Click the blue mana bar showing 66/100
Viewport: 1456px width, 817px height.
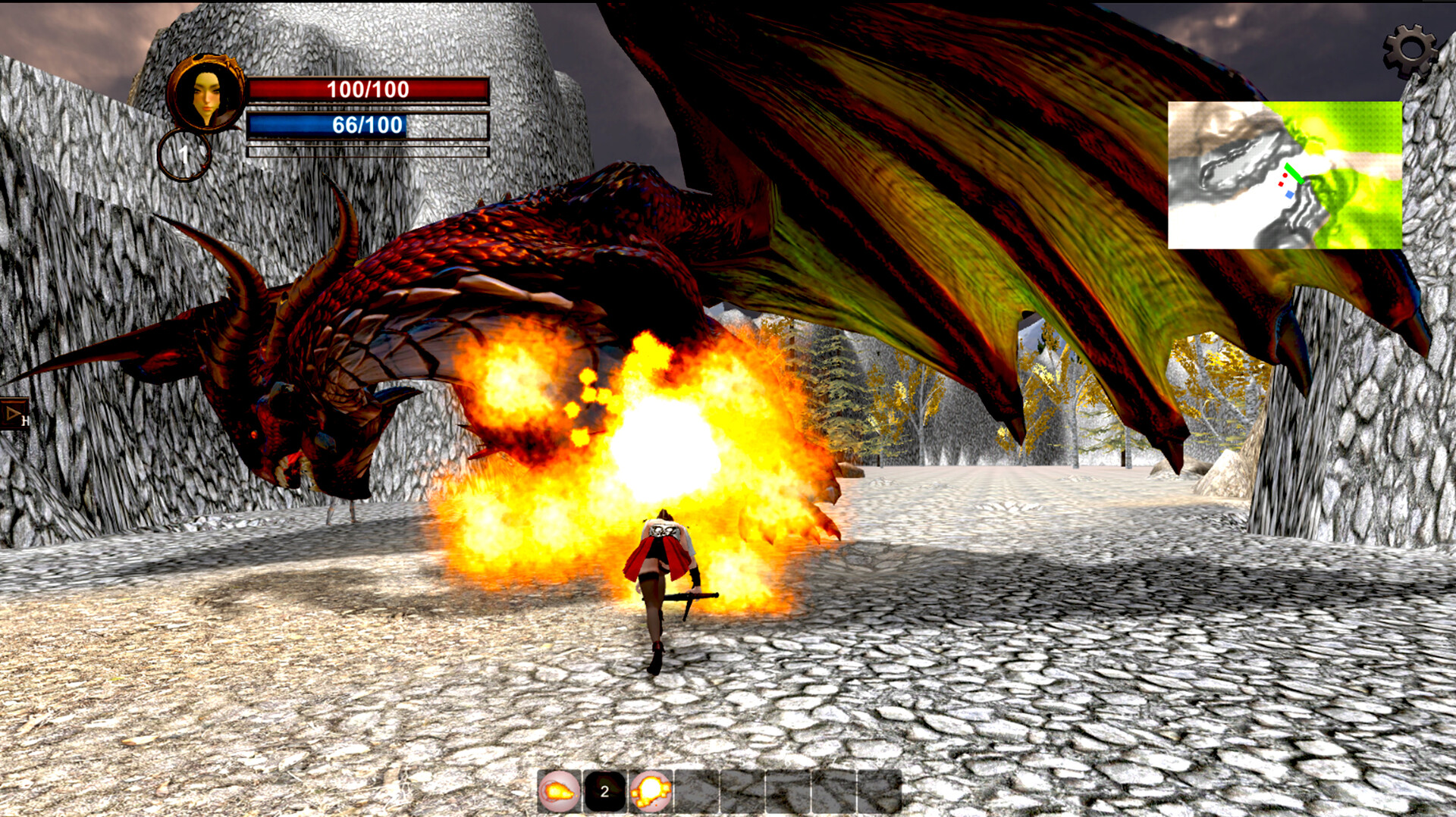(x=367, y=125)
